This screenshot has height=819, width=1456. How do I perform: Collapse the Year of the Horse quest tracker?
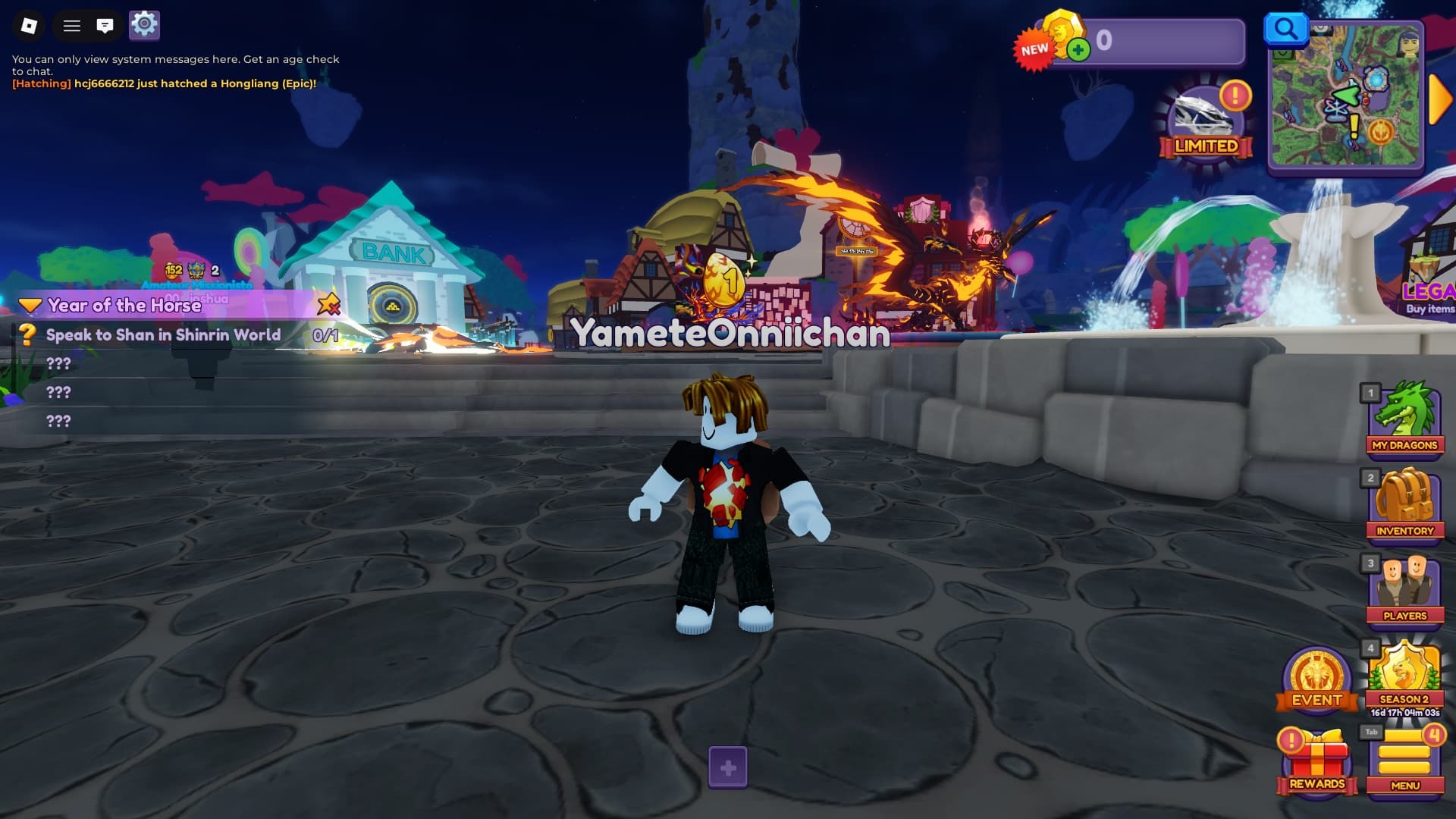30,306
